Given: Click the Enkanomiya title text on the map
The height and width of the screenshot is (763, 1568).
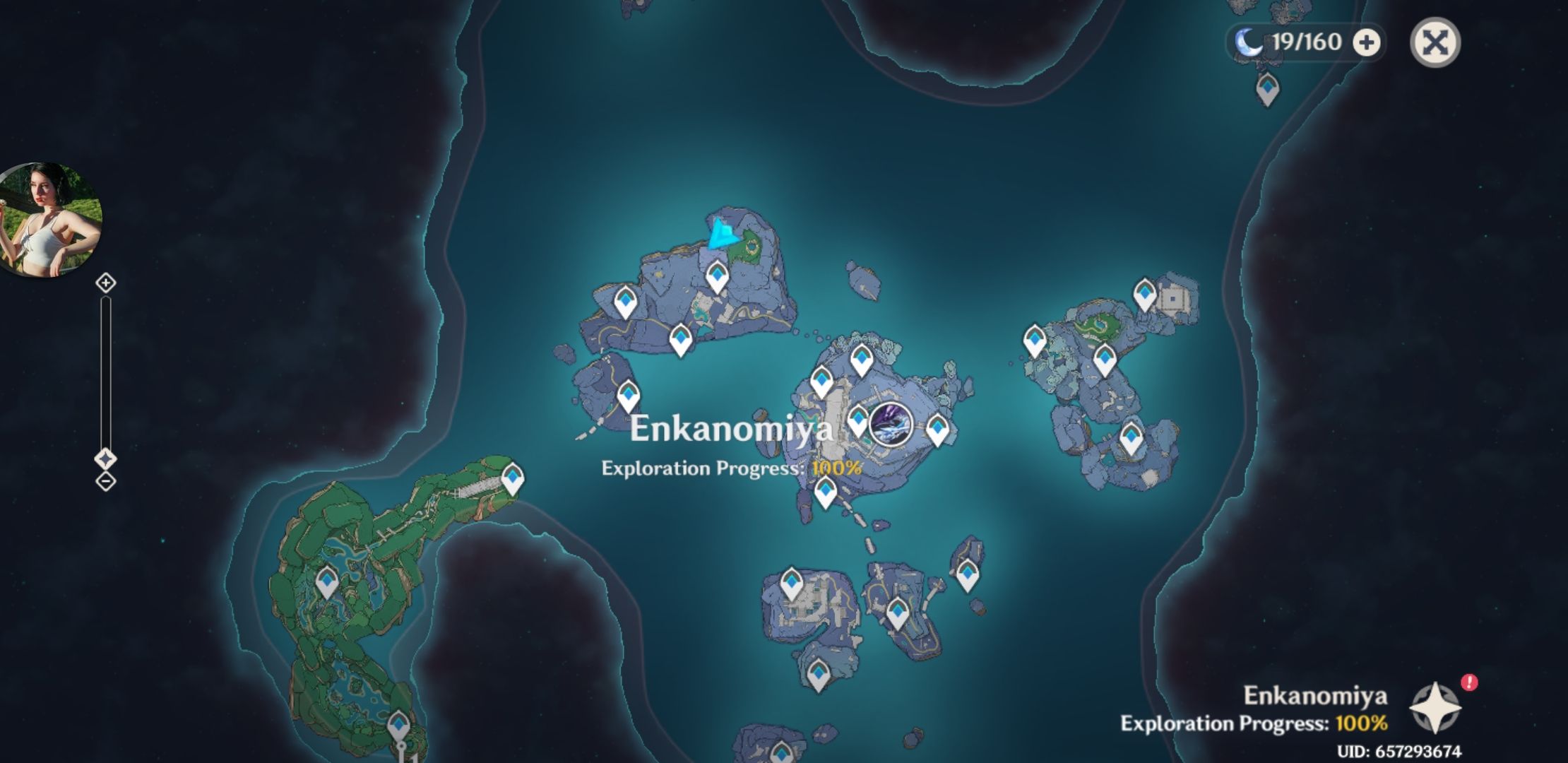Looking at the screenshot, I should [732, 427].
